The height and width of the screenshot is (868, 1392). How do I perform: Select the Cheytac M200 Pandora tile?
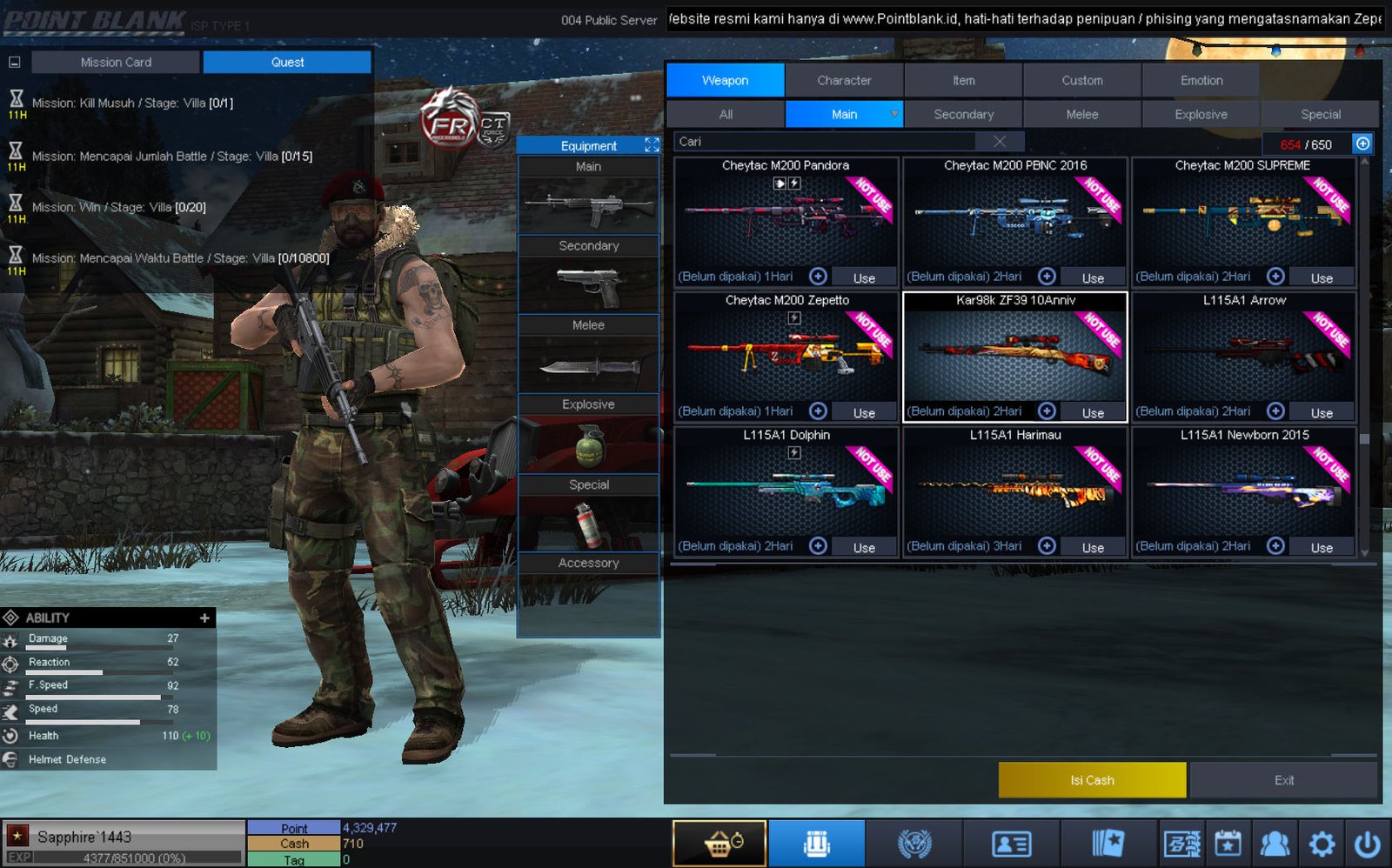[785, 217]
